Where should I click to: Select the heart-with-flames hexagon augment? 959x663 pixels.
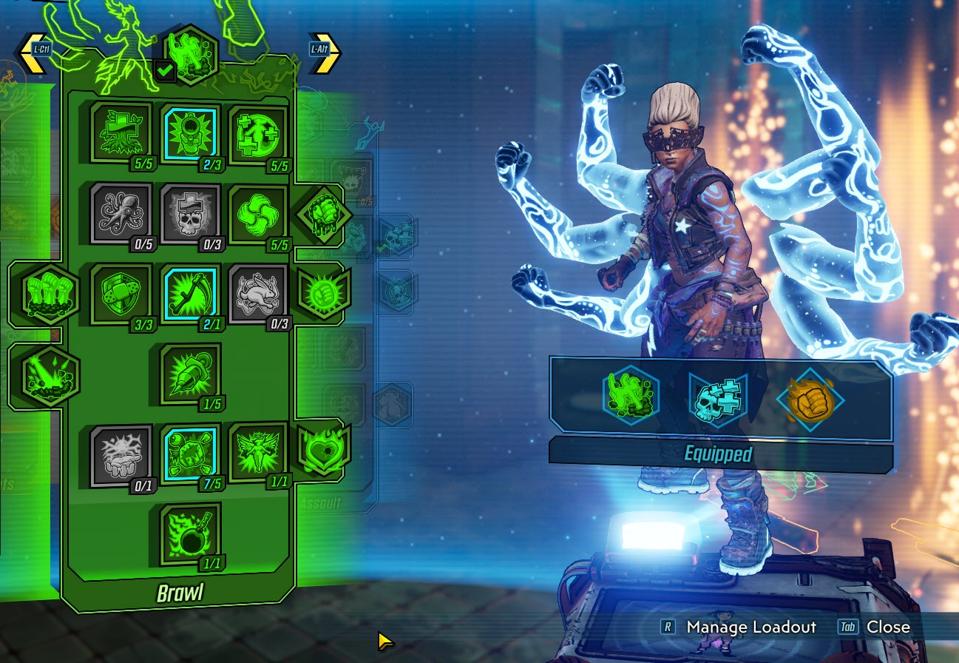(325, 447)
